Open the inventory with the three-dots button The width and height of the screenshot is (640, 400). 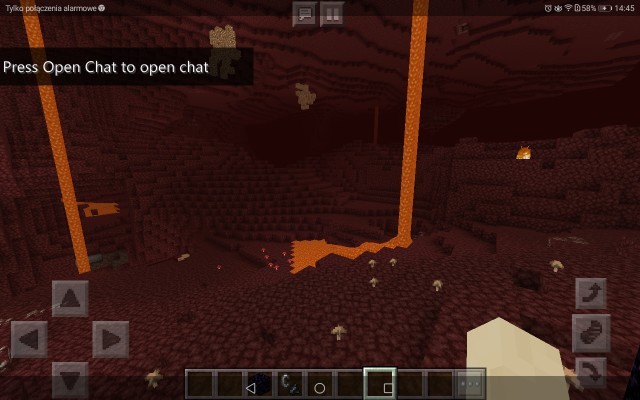pyautogui.click(x=469, y=384)
